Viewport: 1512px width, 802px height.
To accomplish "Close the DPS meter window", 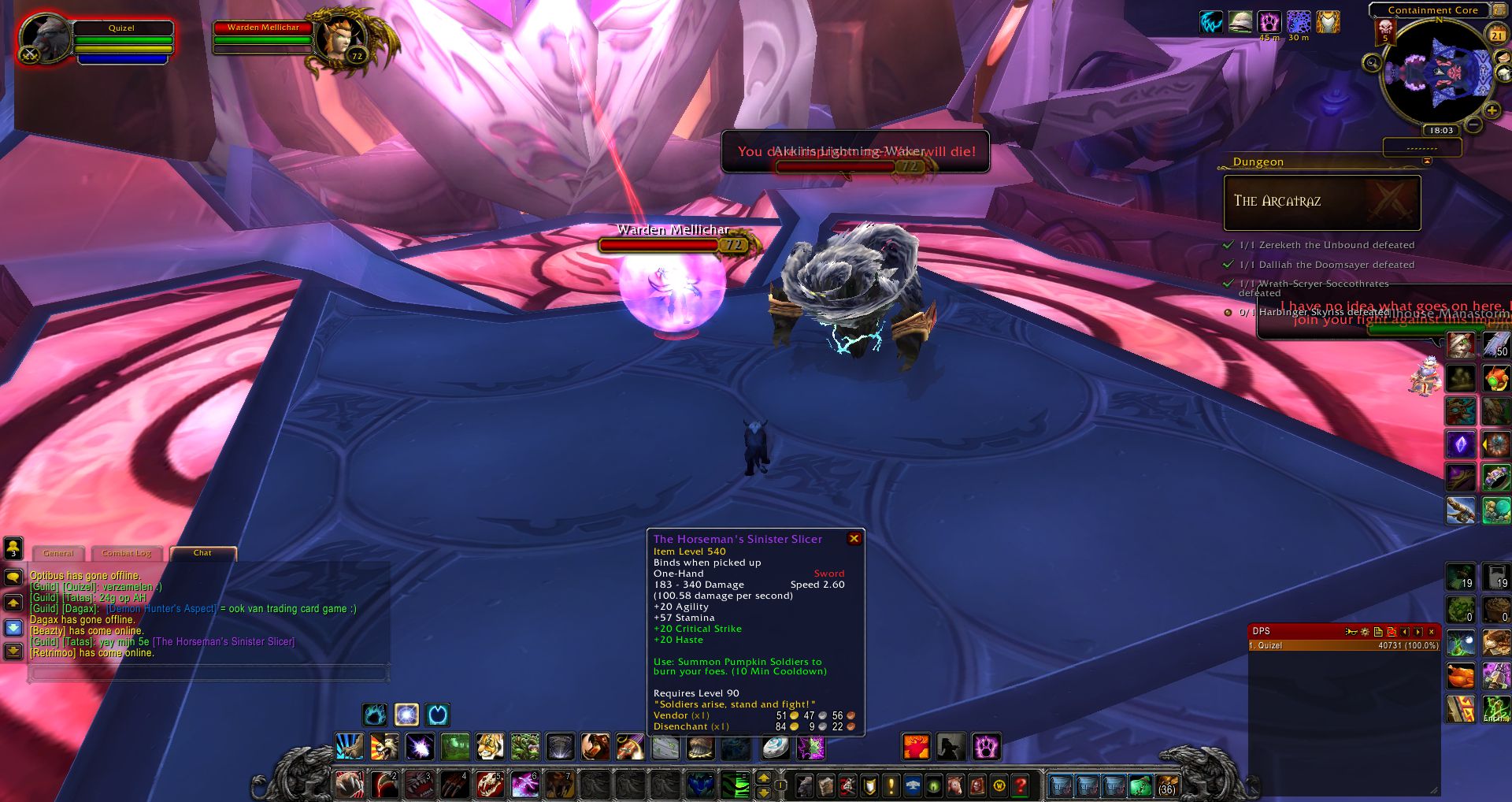I will (x=1432, y=632).
